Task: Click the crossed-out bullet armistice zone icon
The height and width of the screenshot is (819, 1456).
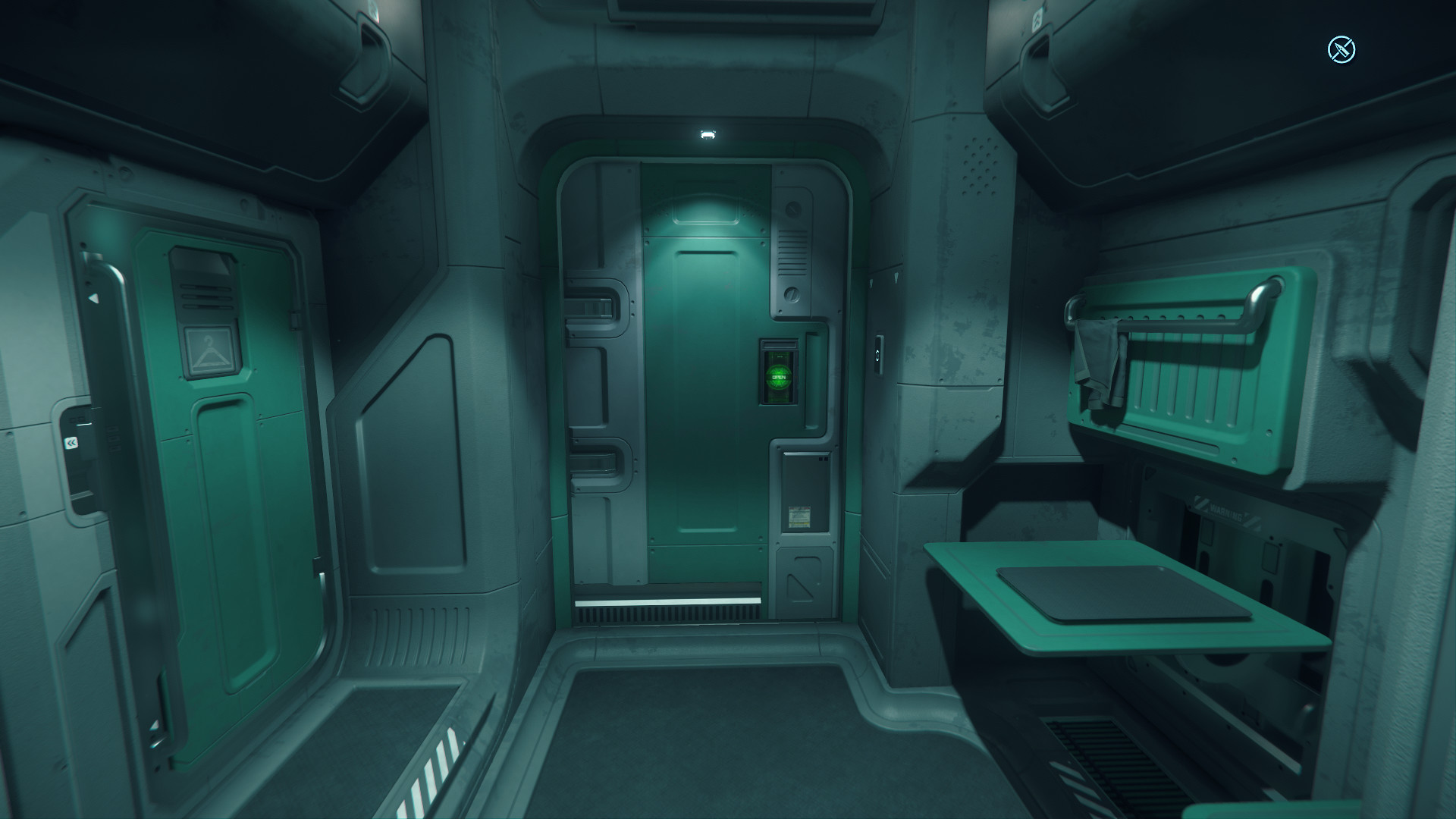Action: (1341, 50)
